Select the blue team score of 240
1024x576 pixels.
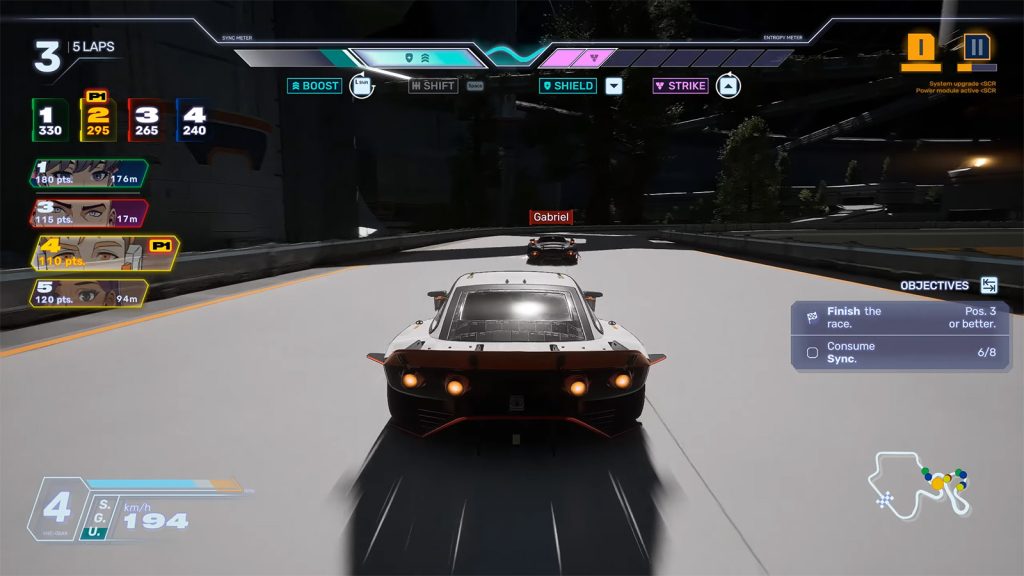click(194, 121)
